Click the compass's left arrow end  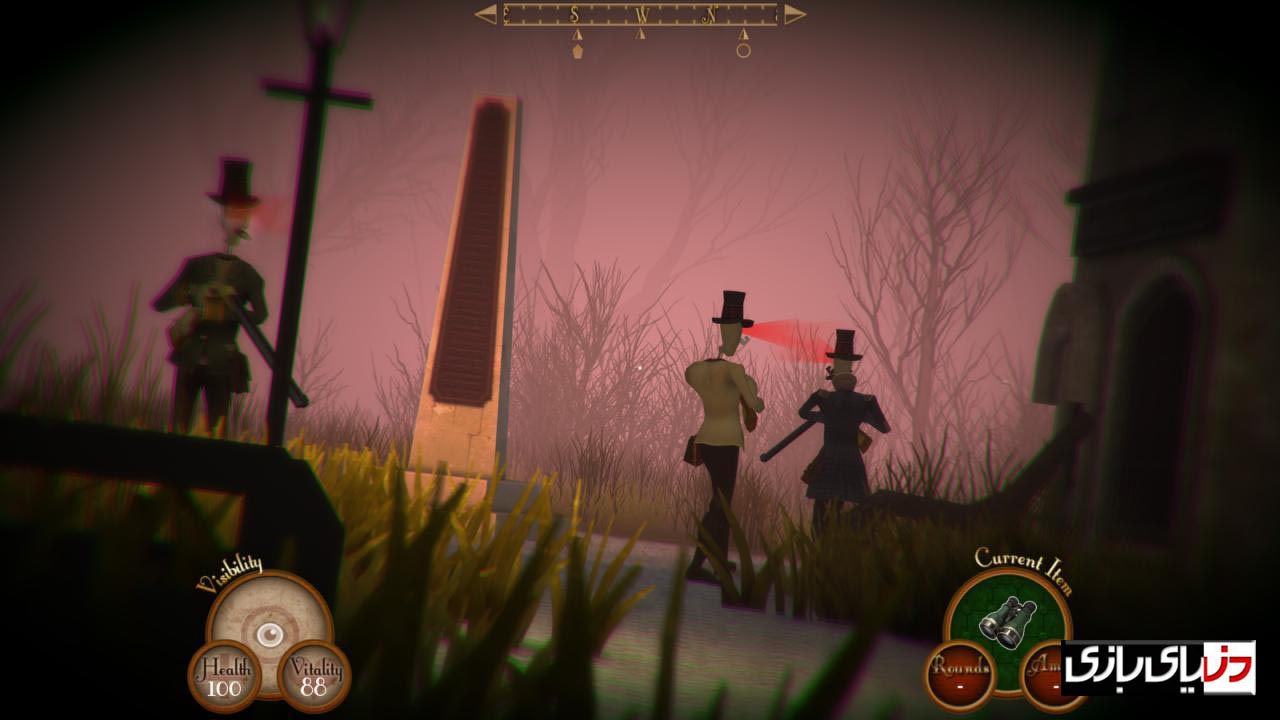click(x=485, y=14)
